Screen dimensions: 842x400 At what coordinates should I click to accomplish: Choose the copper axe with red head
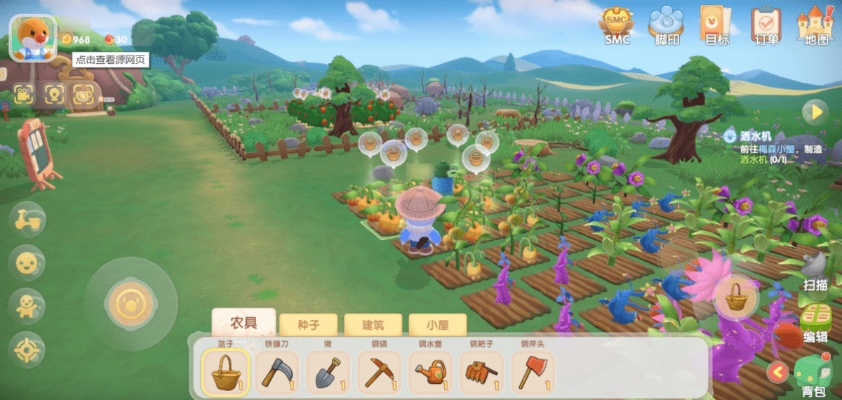pos(532,371)
